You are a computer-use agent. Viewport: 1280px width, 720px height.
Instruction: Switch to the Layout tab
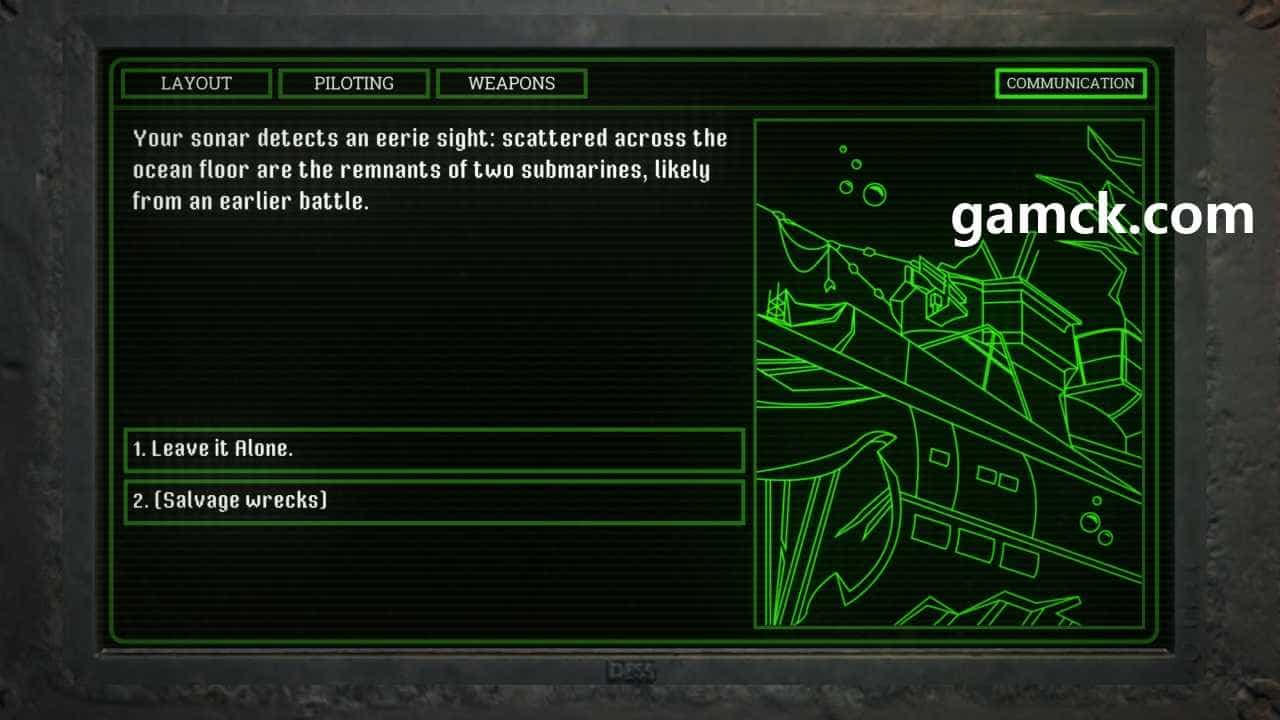pyautogui.click(x=196, y=84)
